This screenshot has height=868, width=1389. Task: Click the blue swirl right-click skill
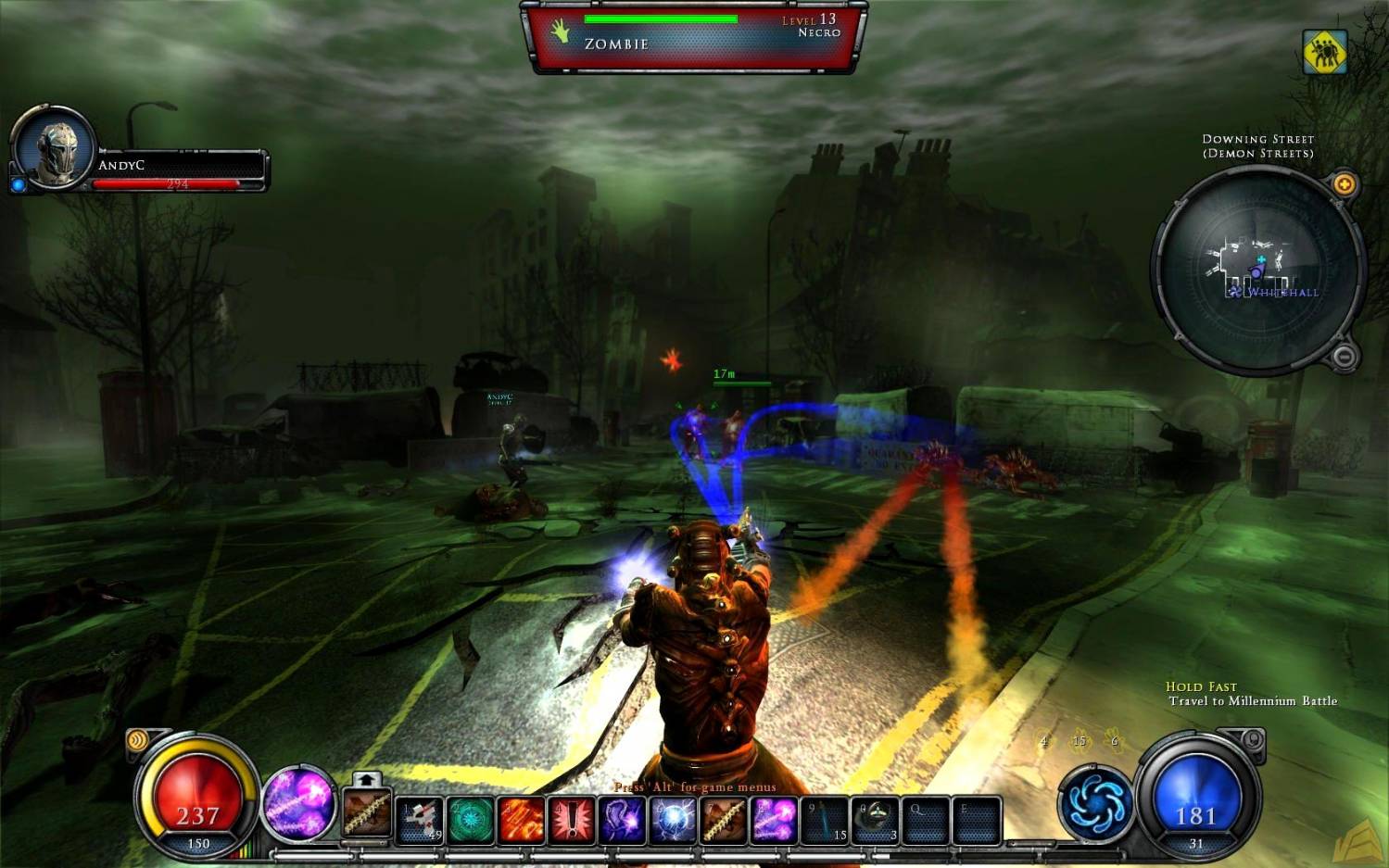click(x=1094, y=803)
